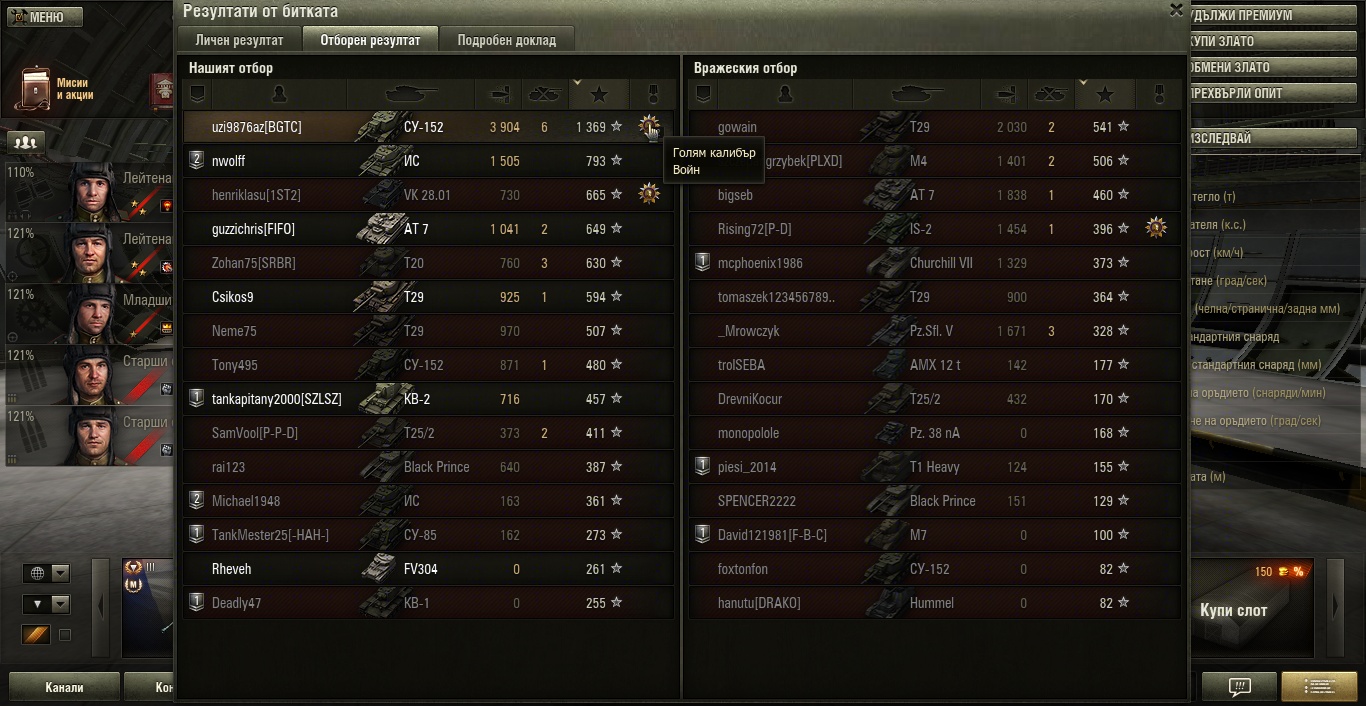The image size is (1366, 706).
Task: Select enemy hanutu[DRAKO] Hummel row
Action: tap(759, 603)
